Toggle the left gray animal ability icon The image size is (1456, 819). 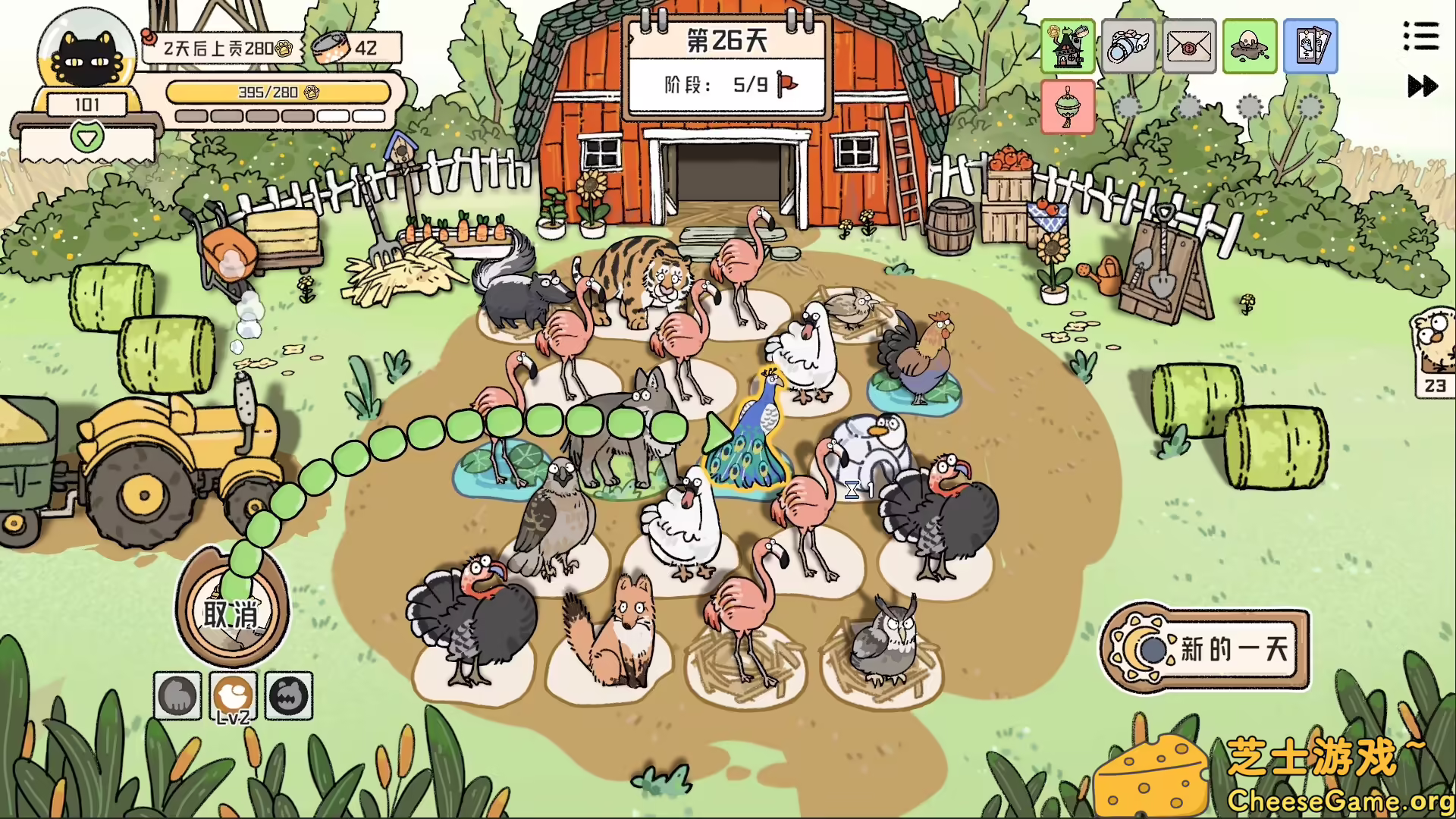[177, 697]
